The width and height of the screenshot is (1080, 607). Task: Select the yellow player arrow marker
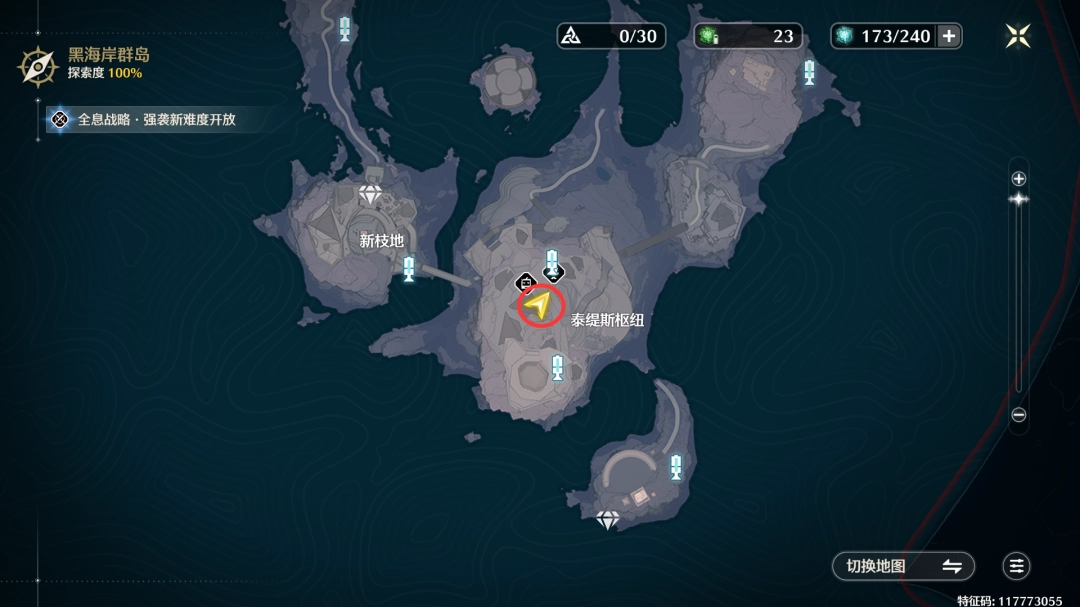click(540, 304)
